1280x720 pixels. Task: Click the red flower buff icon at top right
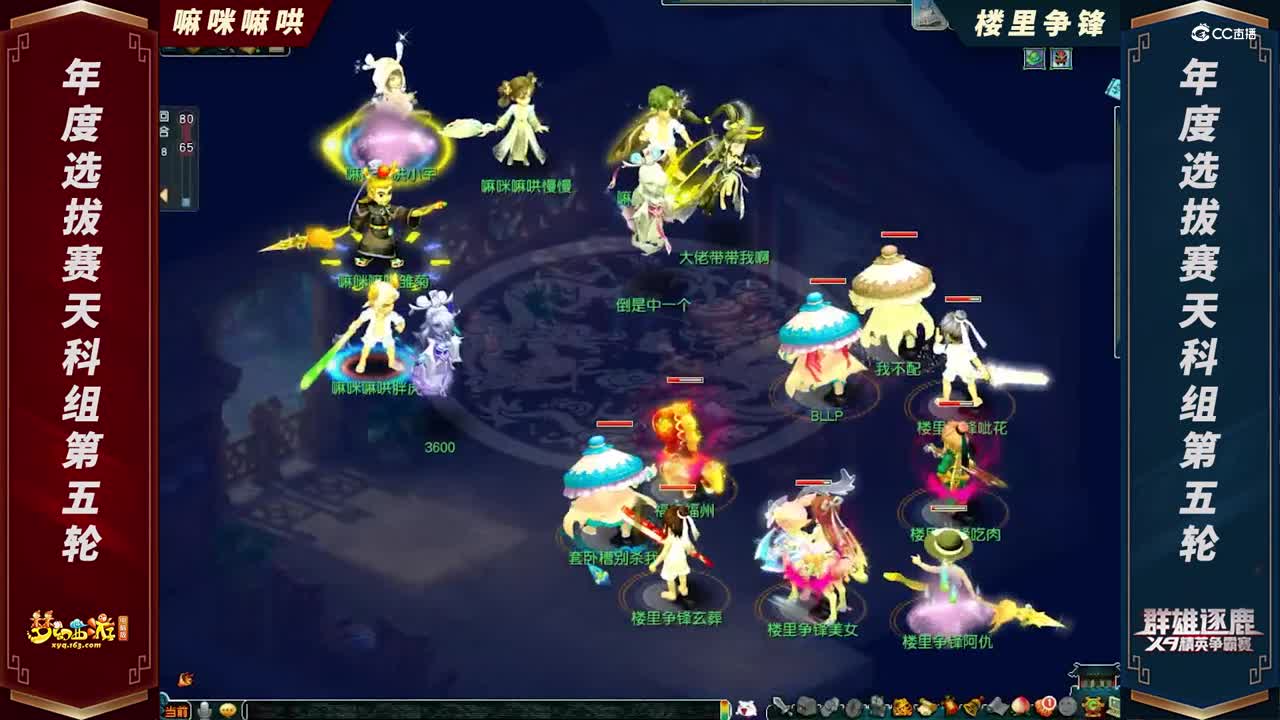(x=1062, y=58)
